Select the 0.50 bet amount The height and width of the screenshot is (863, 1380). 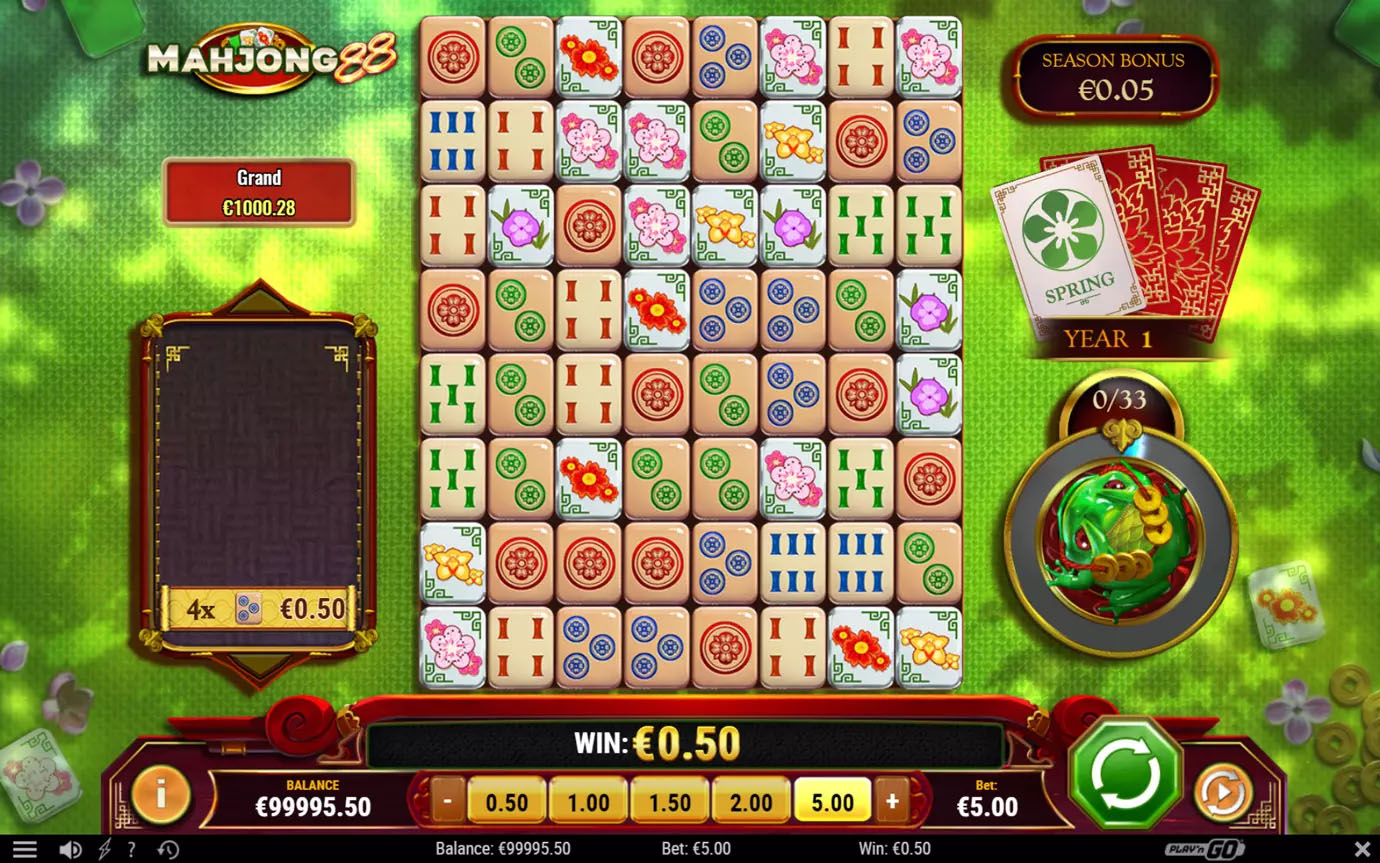[506, 802]
